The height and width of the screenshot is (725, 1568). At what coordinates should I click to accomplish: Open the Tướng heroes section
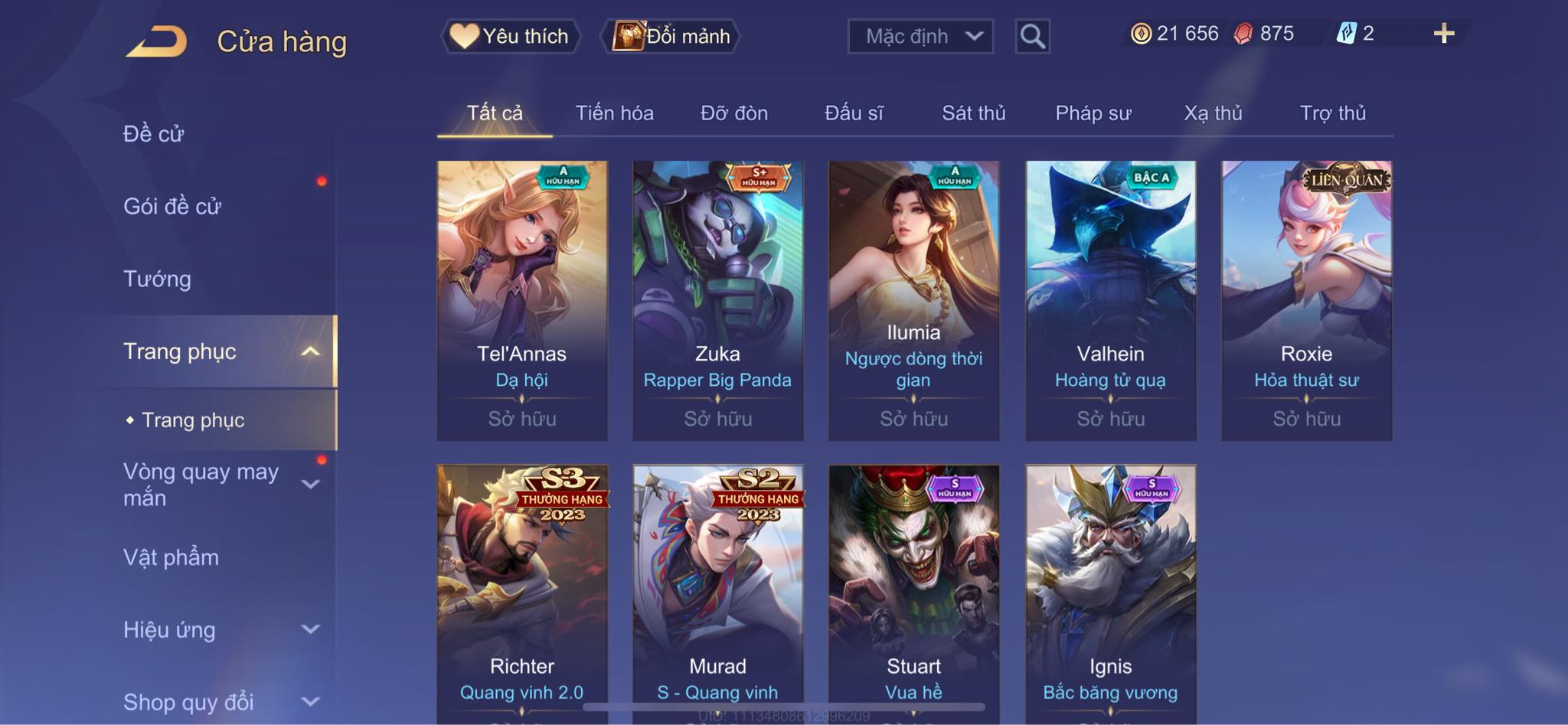(158, 279)
